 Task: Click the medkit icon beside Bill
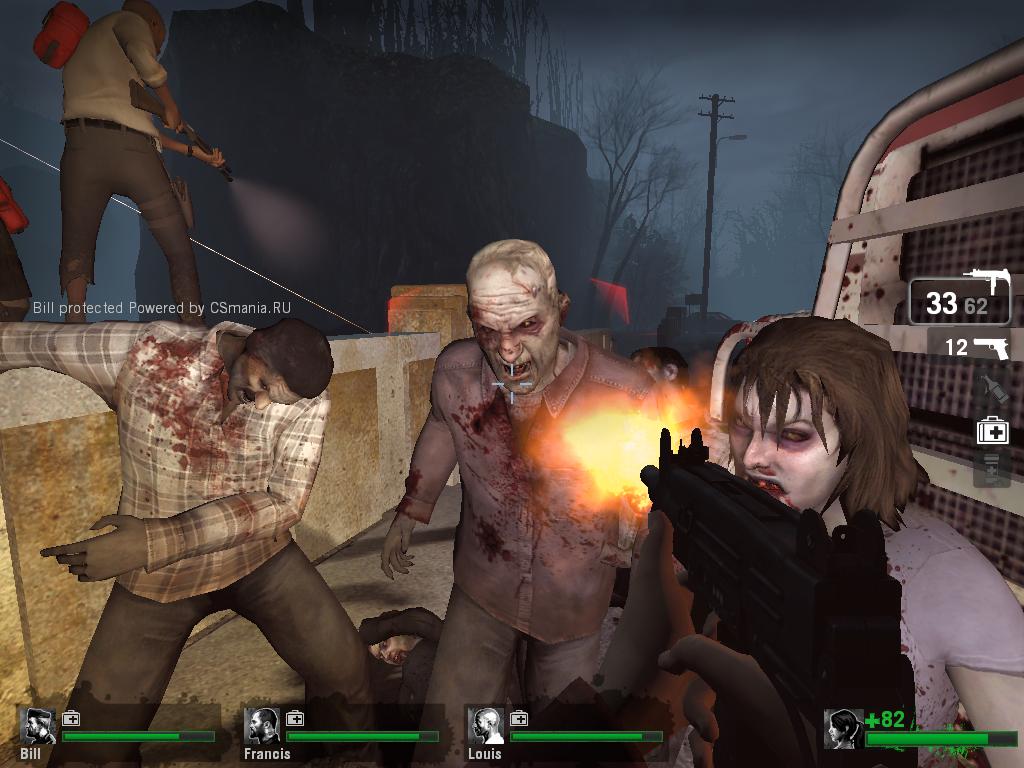pos(71,718)
